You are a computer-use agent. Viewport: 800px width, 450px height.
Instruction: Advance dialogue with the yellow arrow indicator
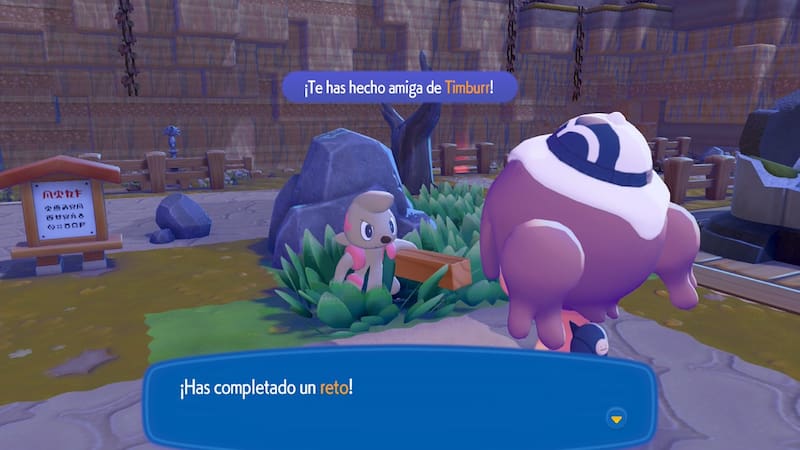coord(617,416)
